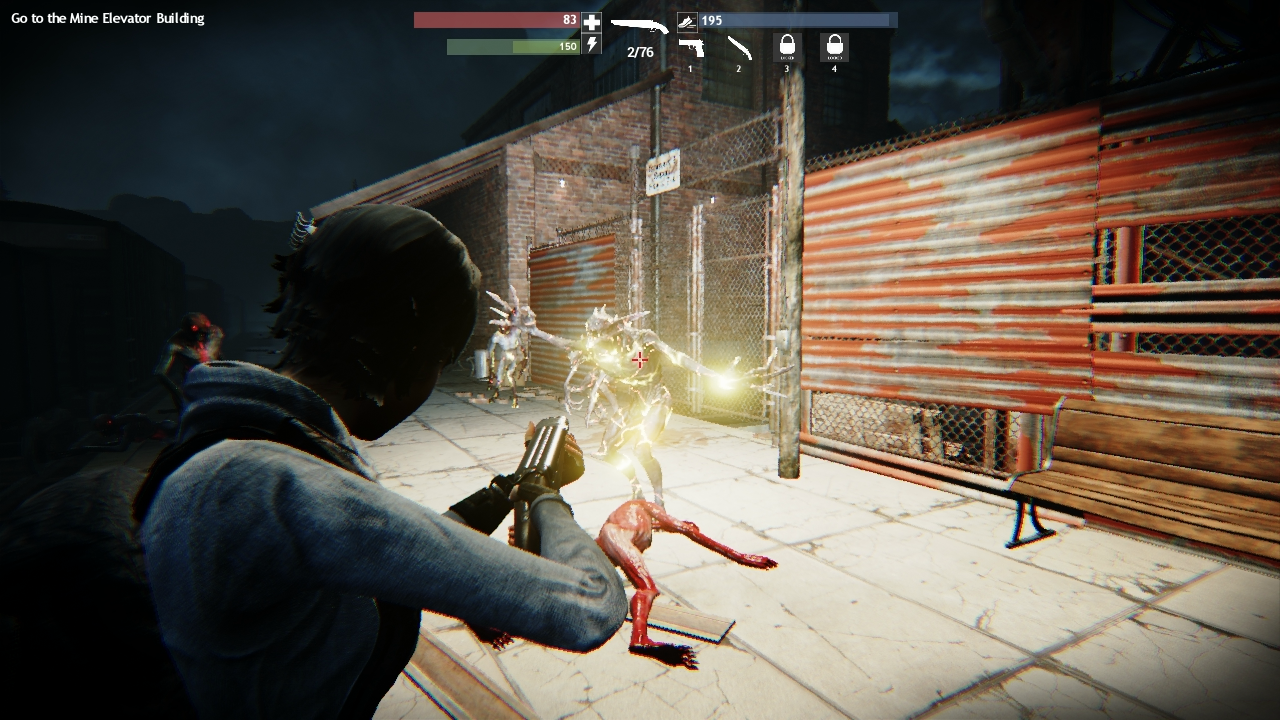Click the locked weapon slot 4
Image resolution: width=1280 pixels, height=720 pixels.
[834, 47]
